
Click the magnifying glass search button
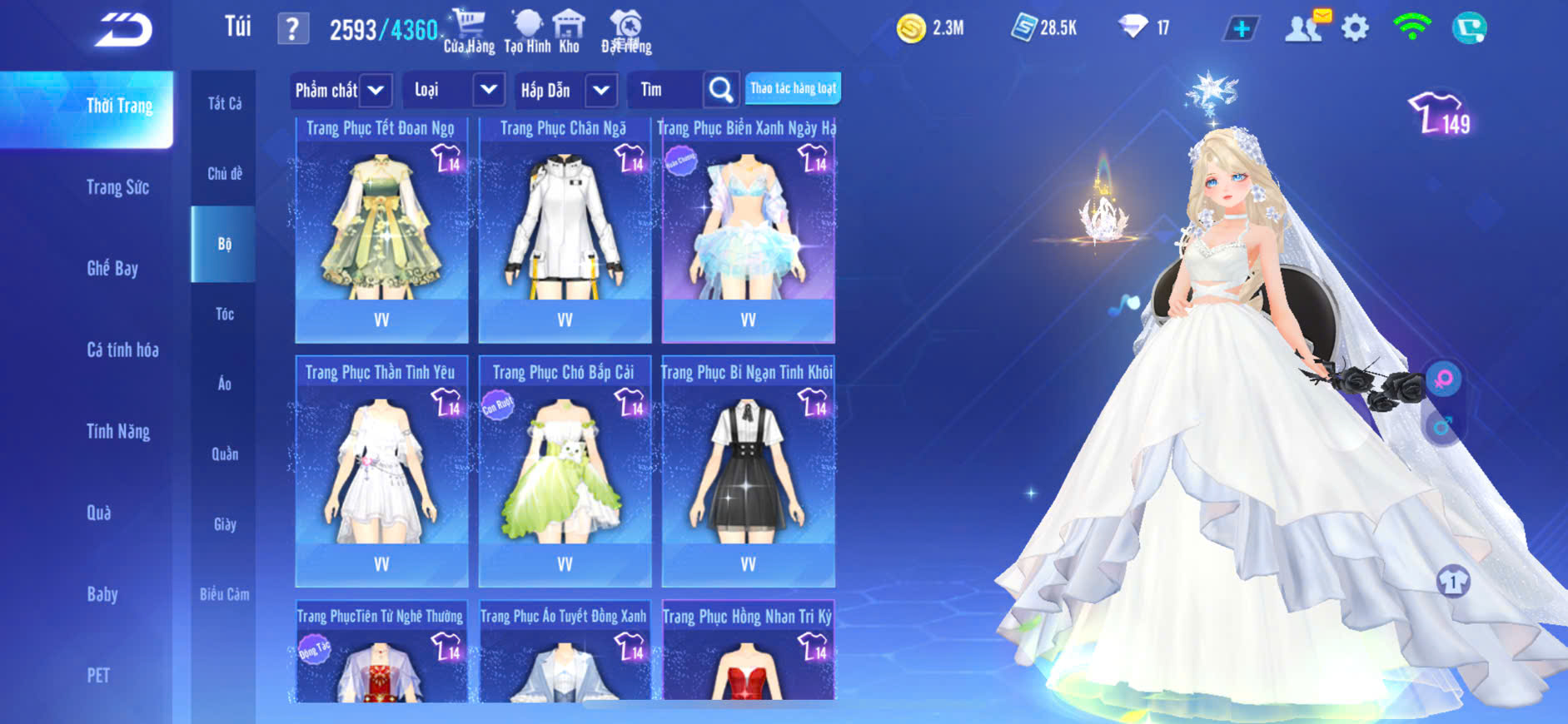point(720,90)
